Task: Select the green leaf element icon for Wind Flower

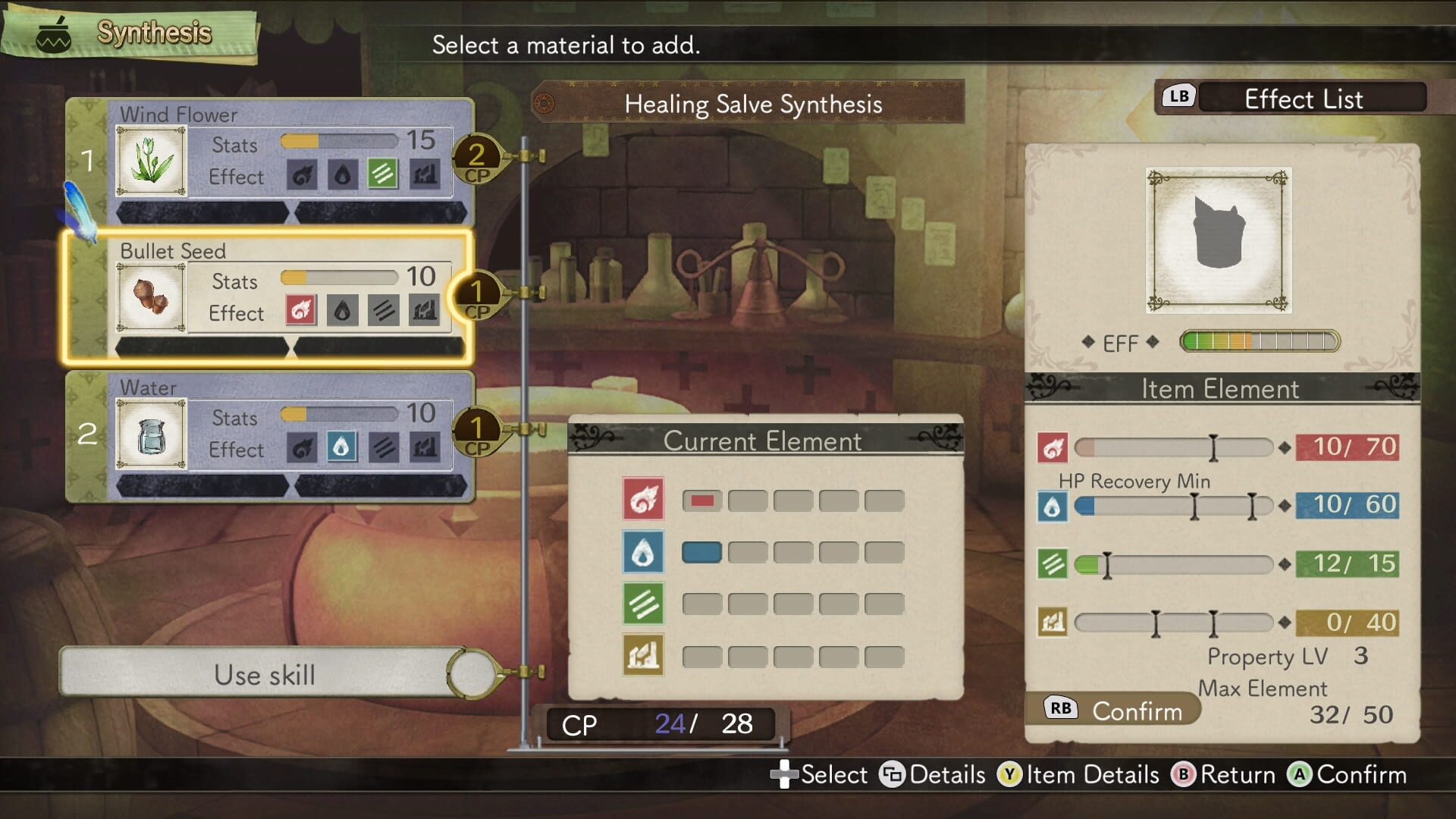Action: pyautogui.click(x=383, y=174)
